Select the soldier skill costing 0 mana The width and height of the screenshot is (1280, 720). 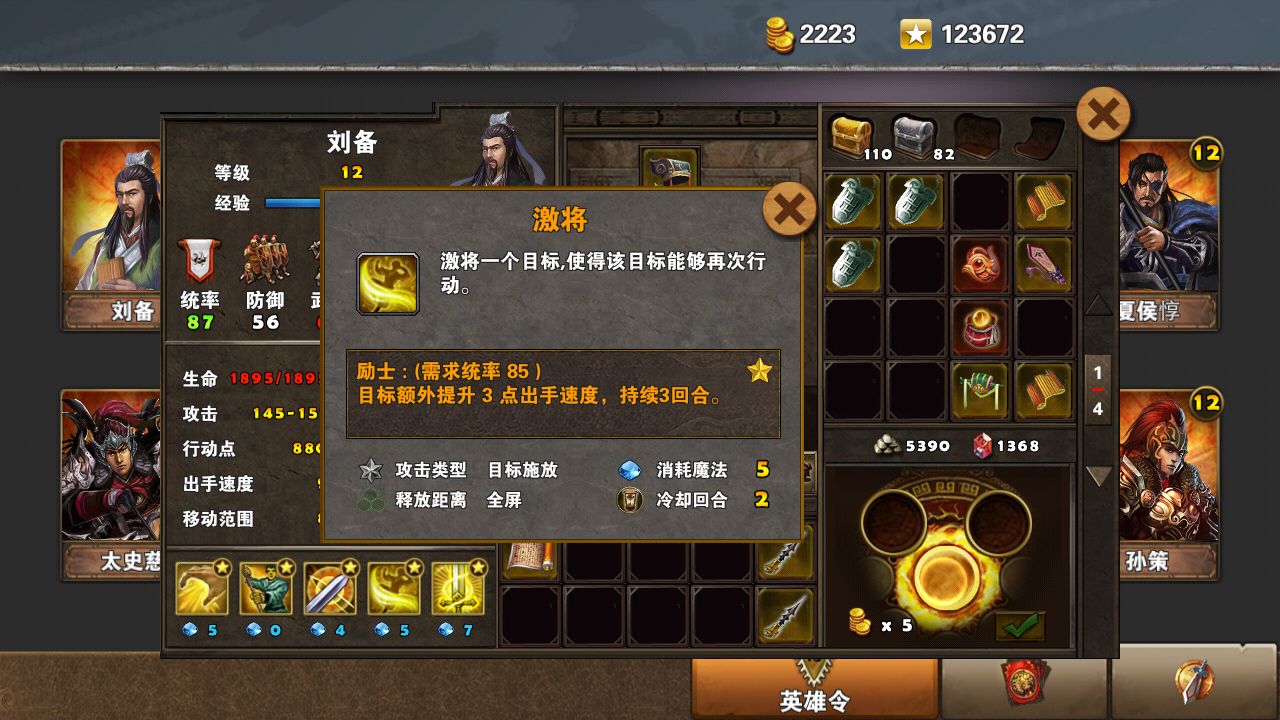pos(265,585)
